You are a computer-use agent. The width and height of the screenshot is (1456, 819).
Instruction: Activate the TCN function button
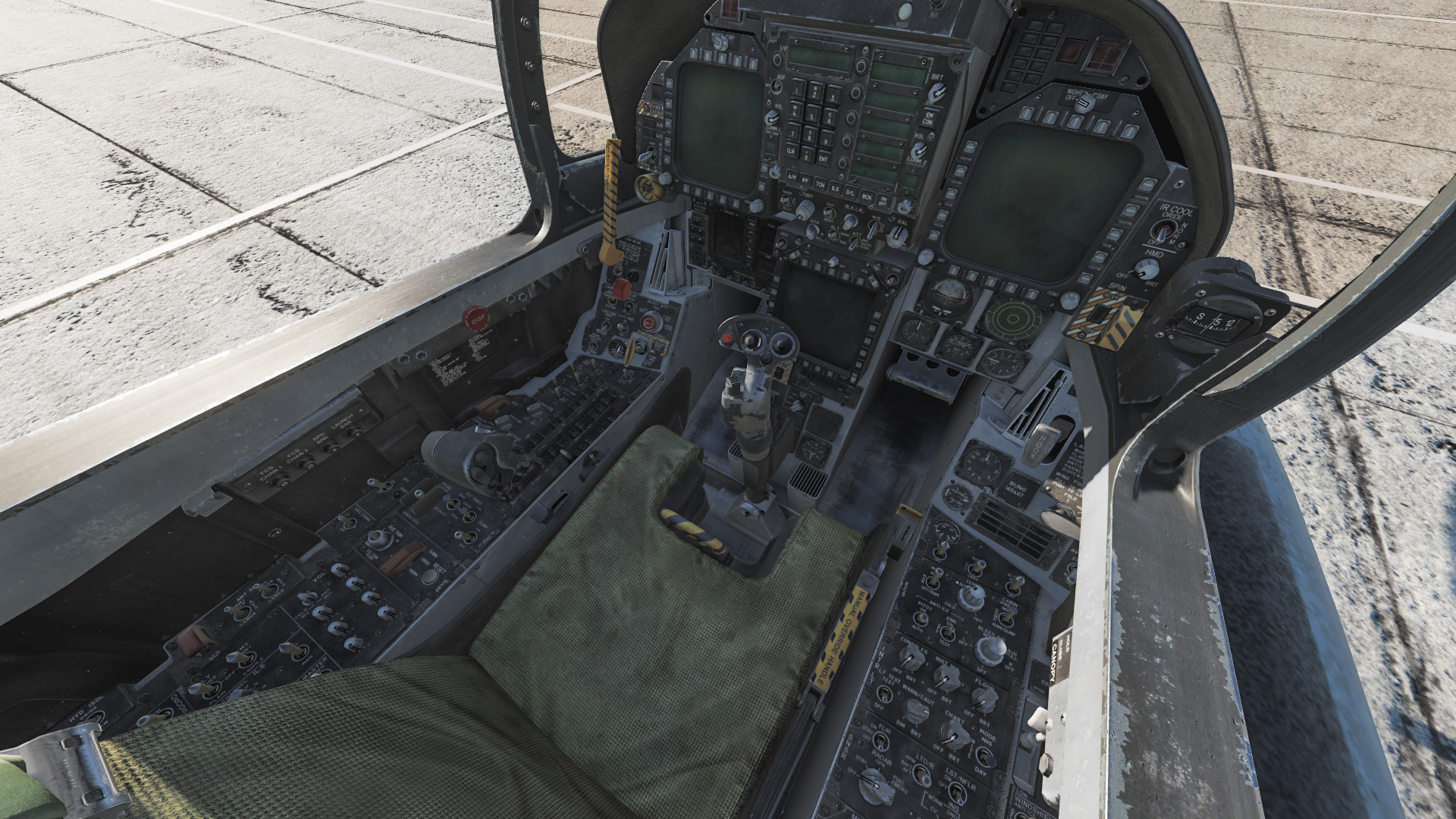click(821, 186)
